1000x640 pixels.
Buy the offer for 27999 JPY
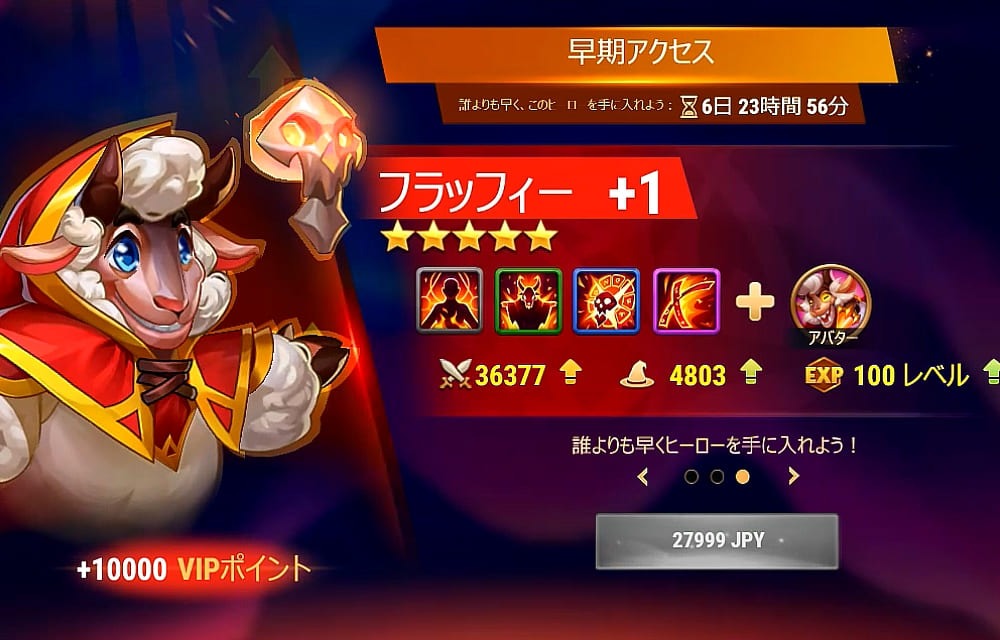point(716,541)
